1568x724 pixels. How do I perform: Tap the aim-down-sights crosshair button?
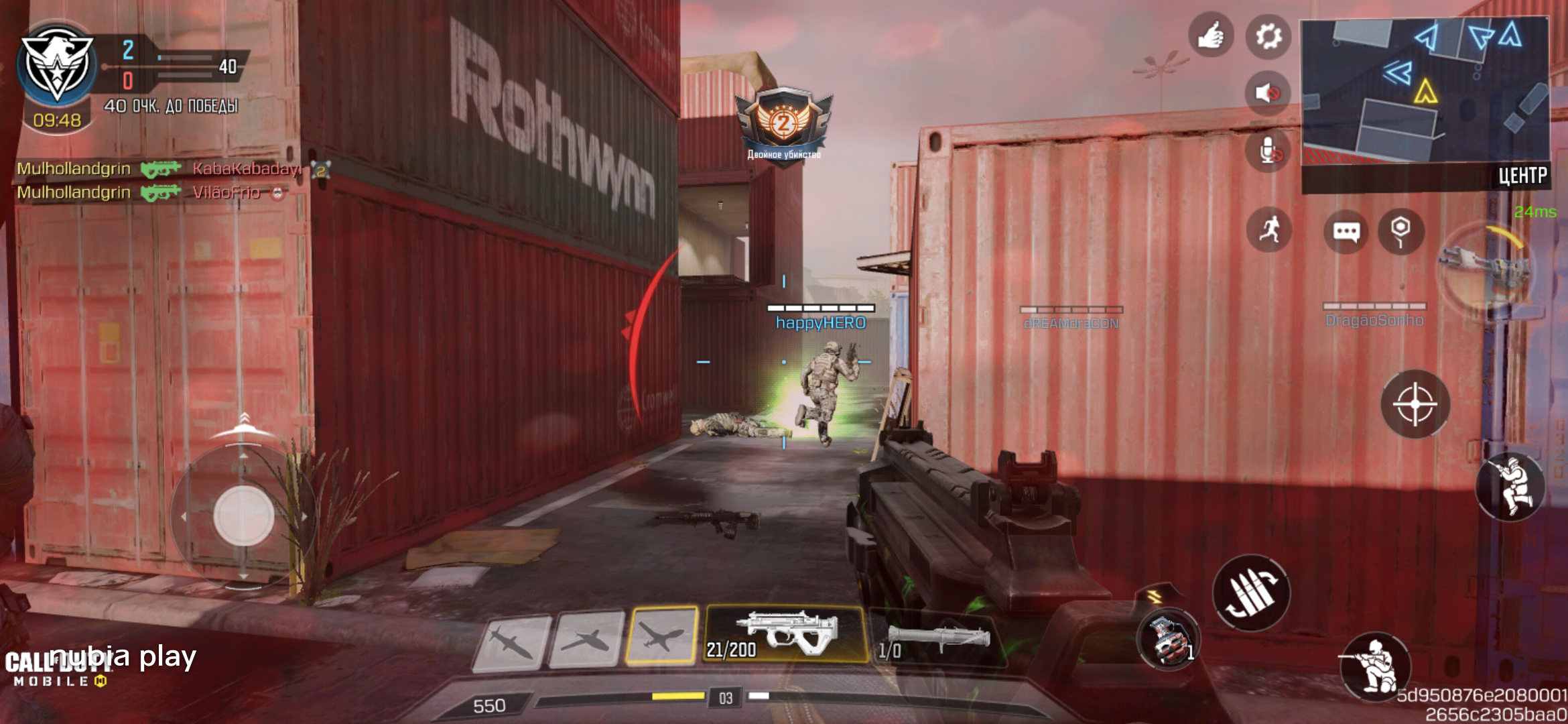click(x=1415, y=404)
